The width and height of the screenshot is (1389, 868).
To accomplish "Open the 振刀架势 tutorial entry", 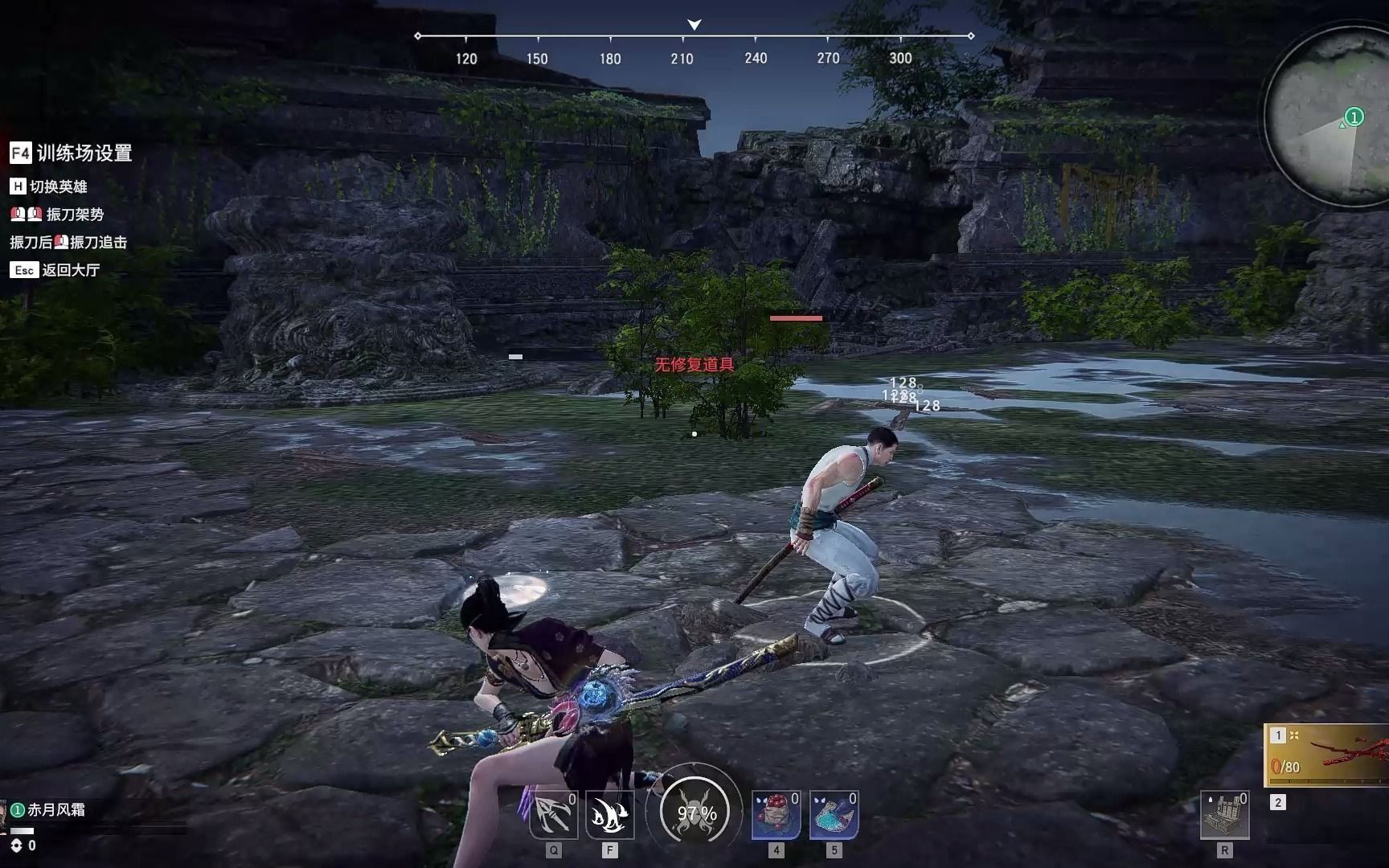I will click(57, 215).
